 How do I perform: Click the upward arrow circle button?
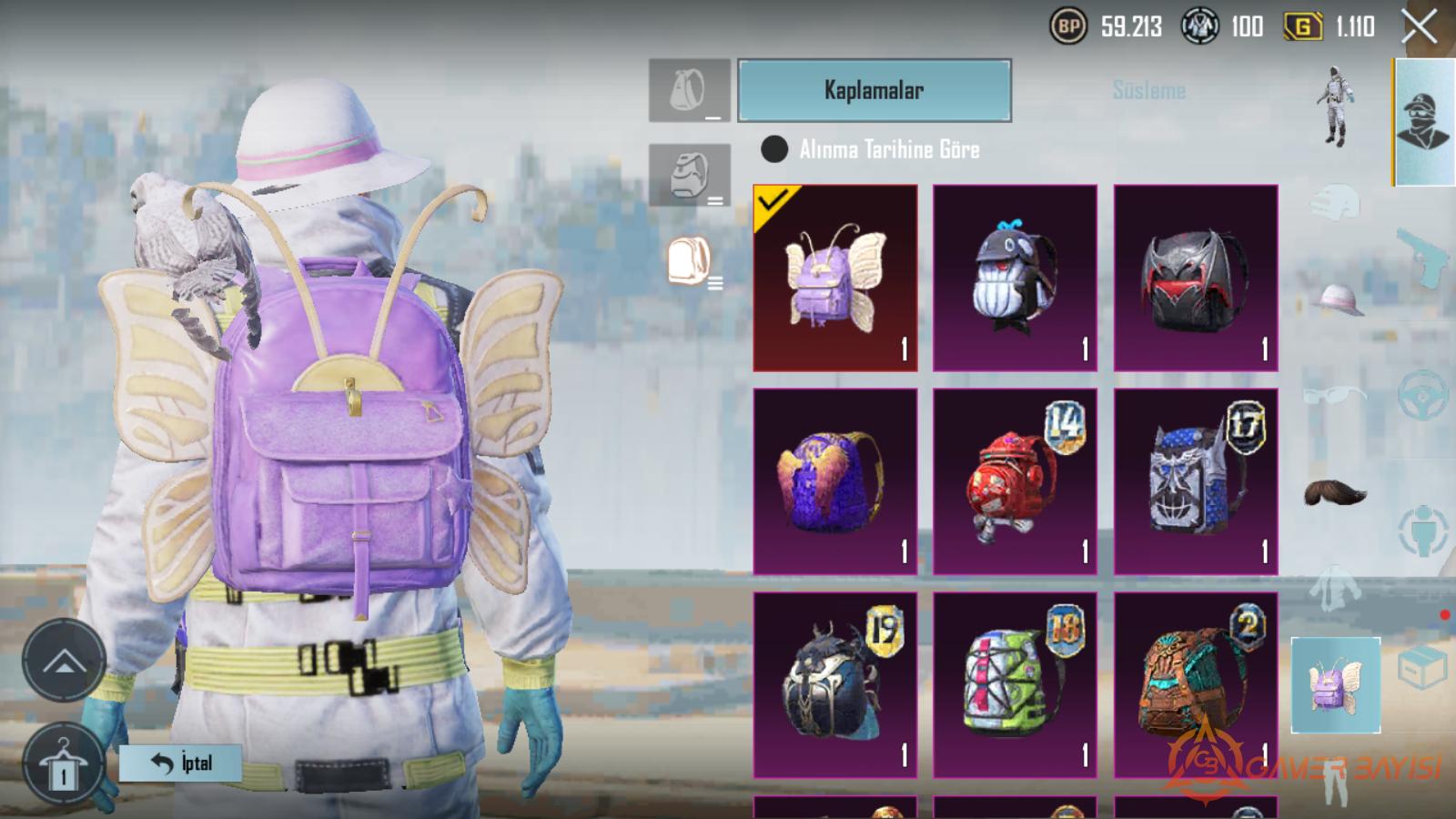[64, 662]
